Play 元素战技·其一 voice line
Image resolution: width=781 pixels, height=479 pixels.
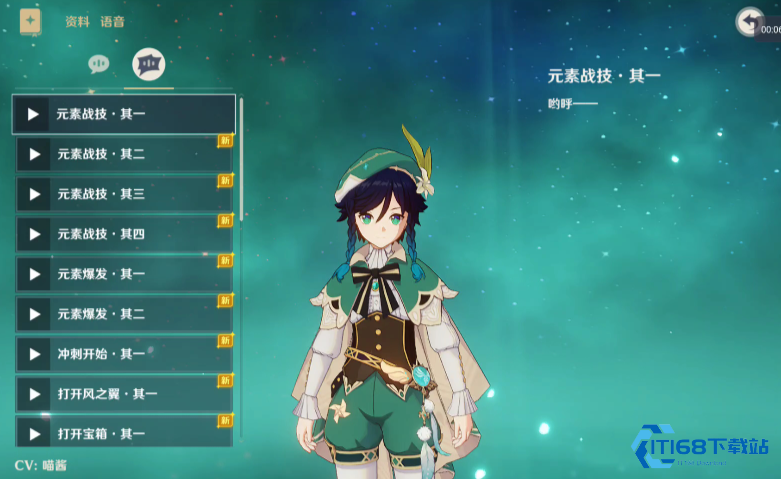tap(33, 114)
